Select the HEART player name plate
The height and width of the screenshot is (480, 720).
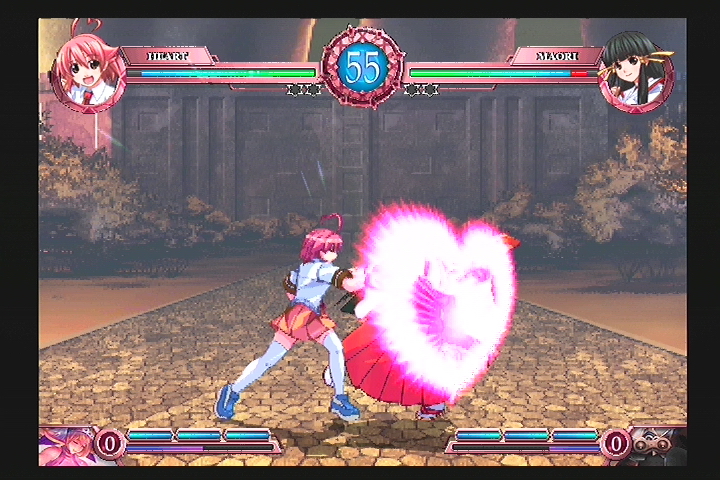click(x=166, y=56)
